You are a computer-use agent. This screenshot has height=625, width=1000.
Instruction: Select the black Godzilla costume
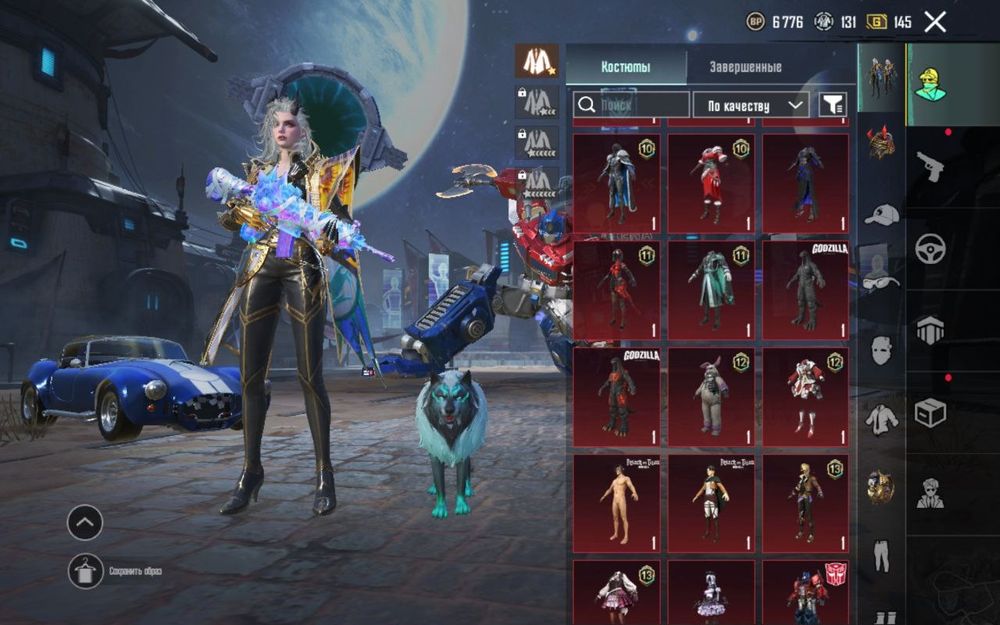pos(805,289)
